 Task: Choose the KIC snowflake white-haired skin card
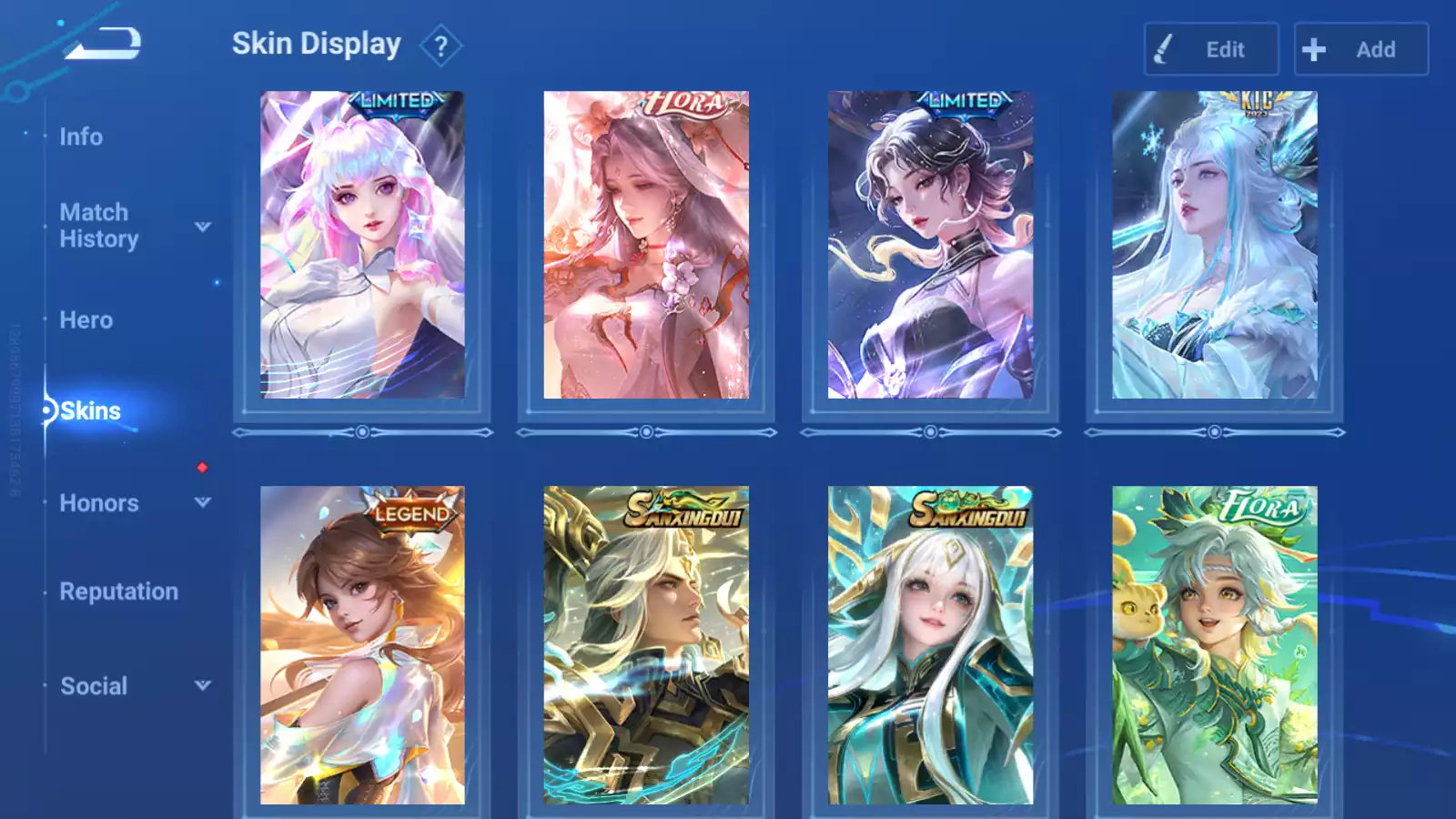[1214, 245]
